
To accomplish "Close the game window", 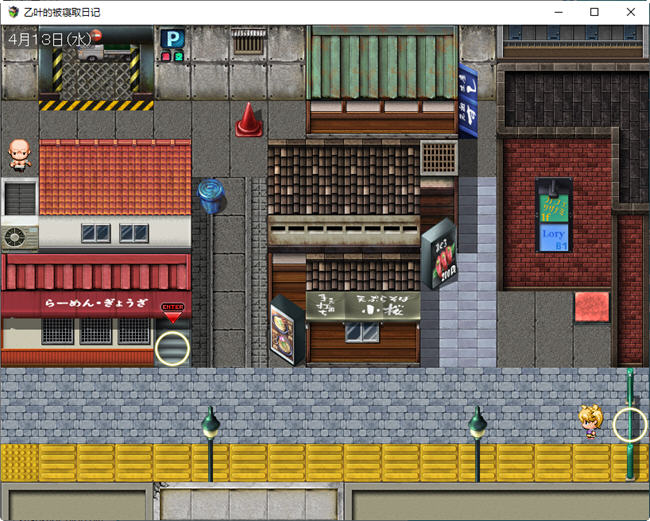I will click(627, 12).
